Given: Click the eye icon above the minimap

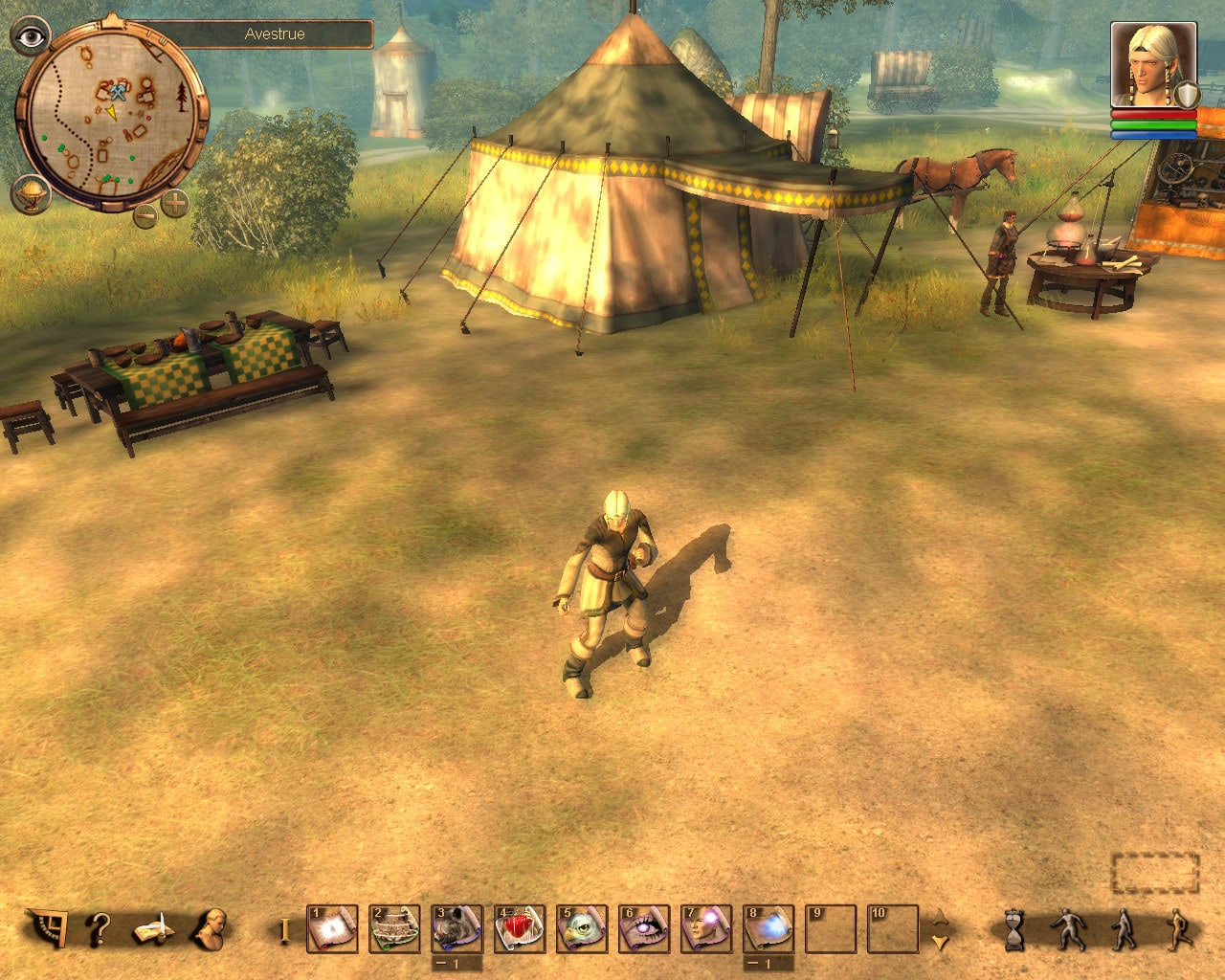Looking at the screenshot, I should pyautogui.click(x=33, y=37).
